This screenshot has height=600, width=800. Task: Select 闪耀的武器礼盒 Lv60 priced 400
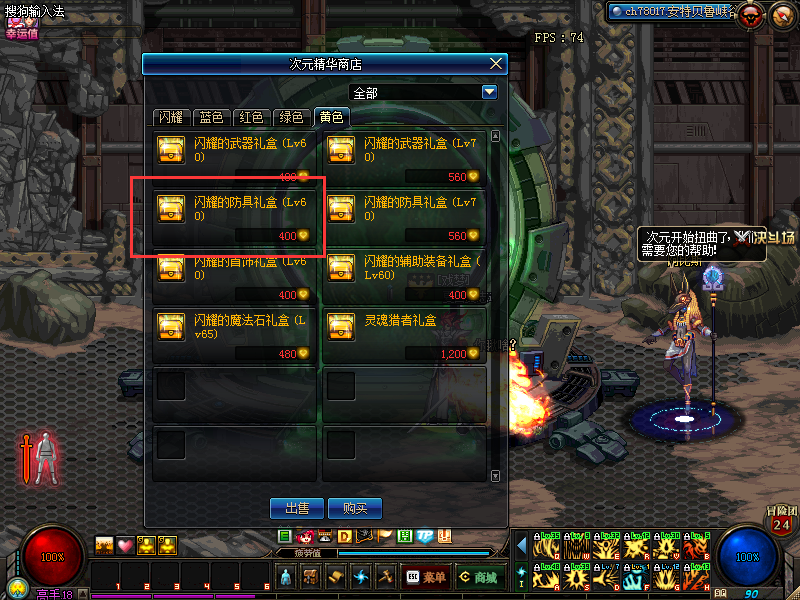point(236,159)
